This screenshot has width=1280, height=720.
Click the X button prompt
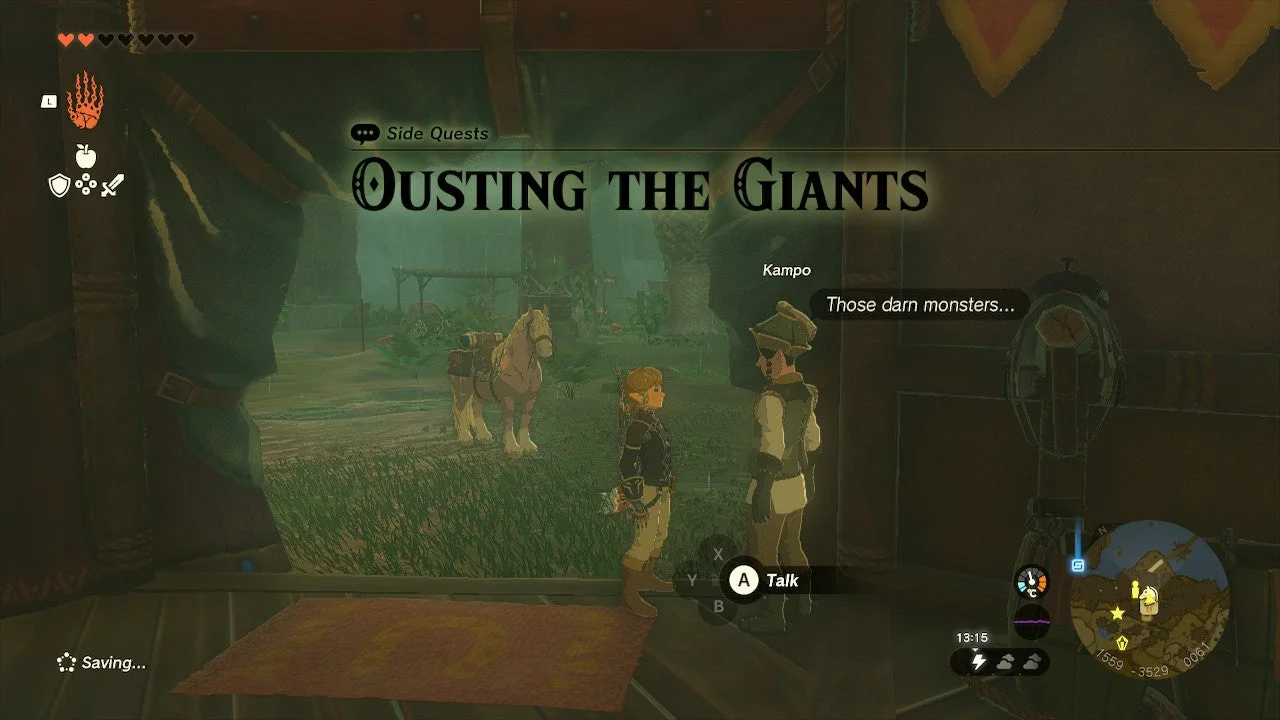click(x=719, y=552)
